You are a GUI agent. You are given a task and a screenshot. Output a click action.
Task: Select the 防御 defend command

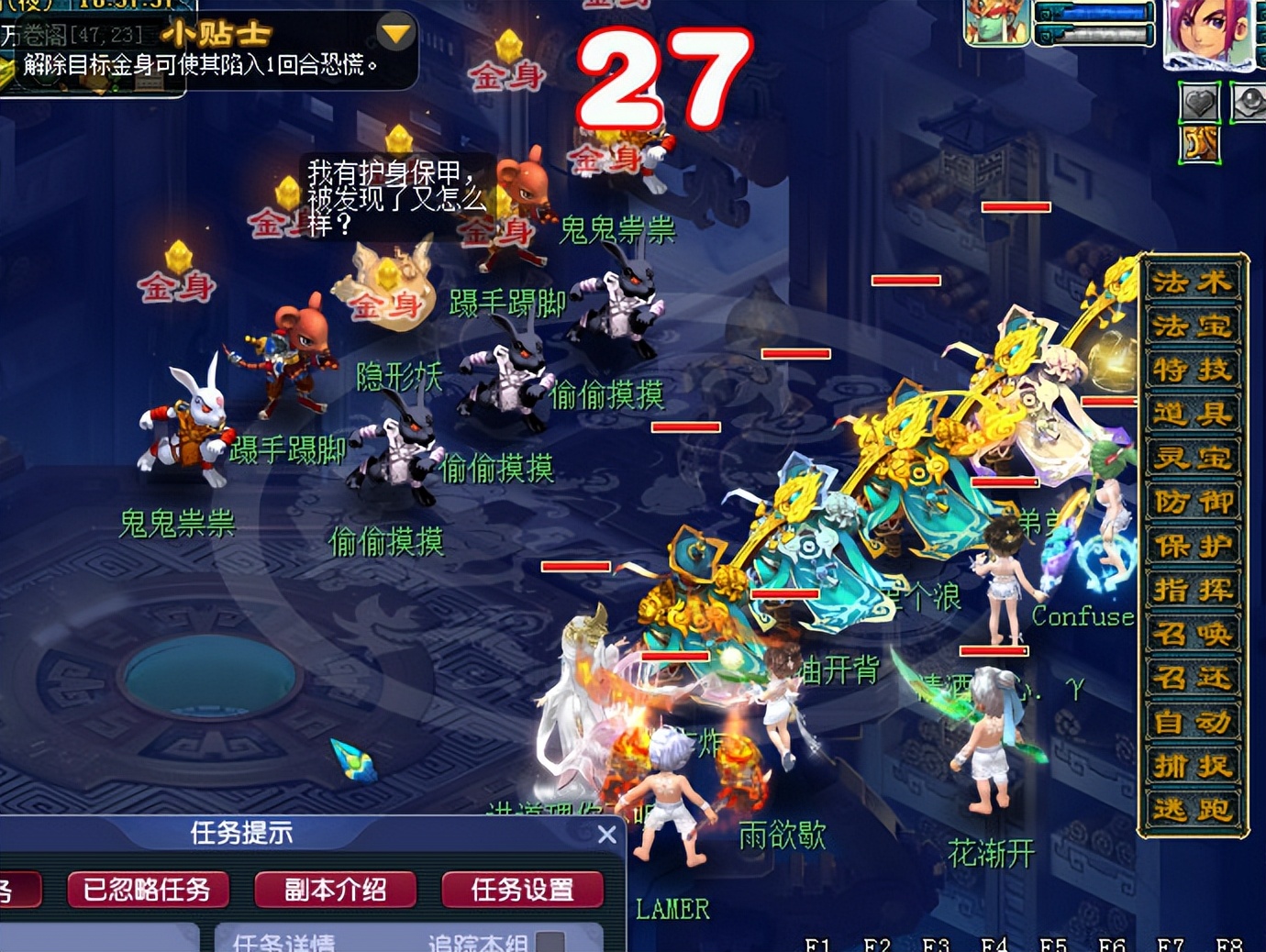tap(1192, 502)
